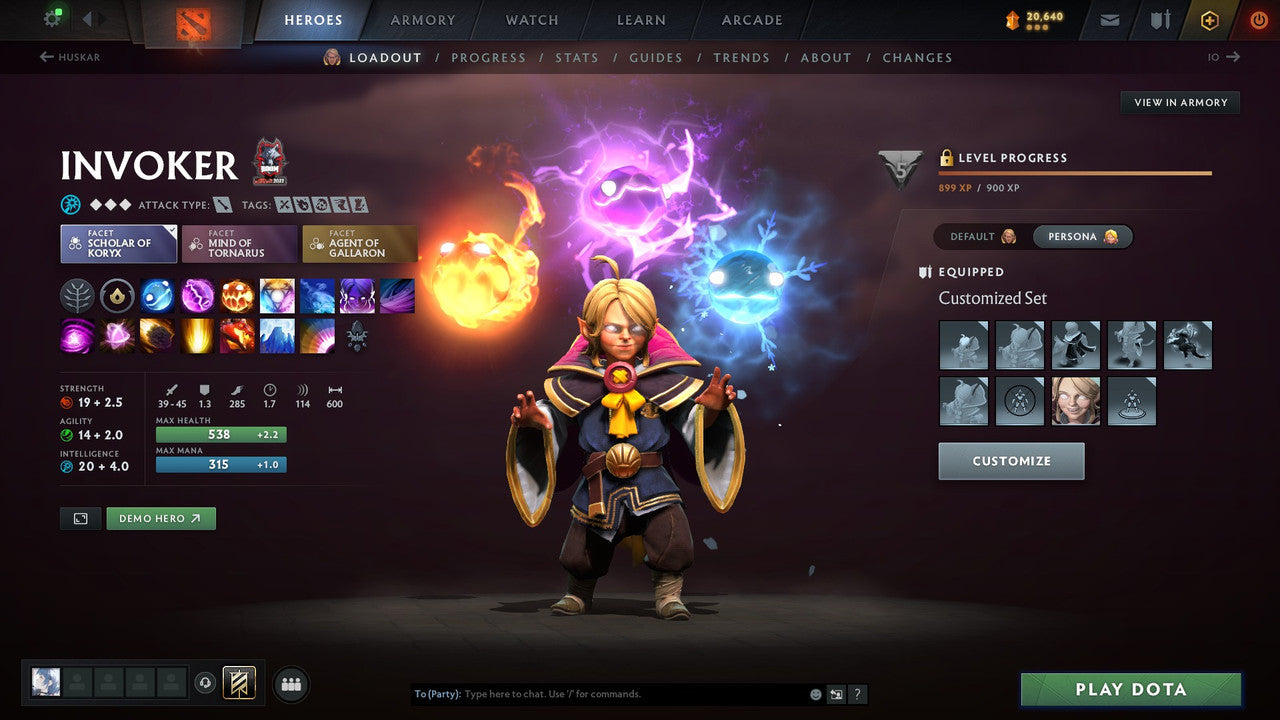Switch to the PERSONA appearance toggle

[1083, 236]
